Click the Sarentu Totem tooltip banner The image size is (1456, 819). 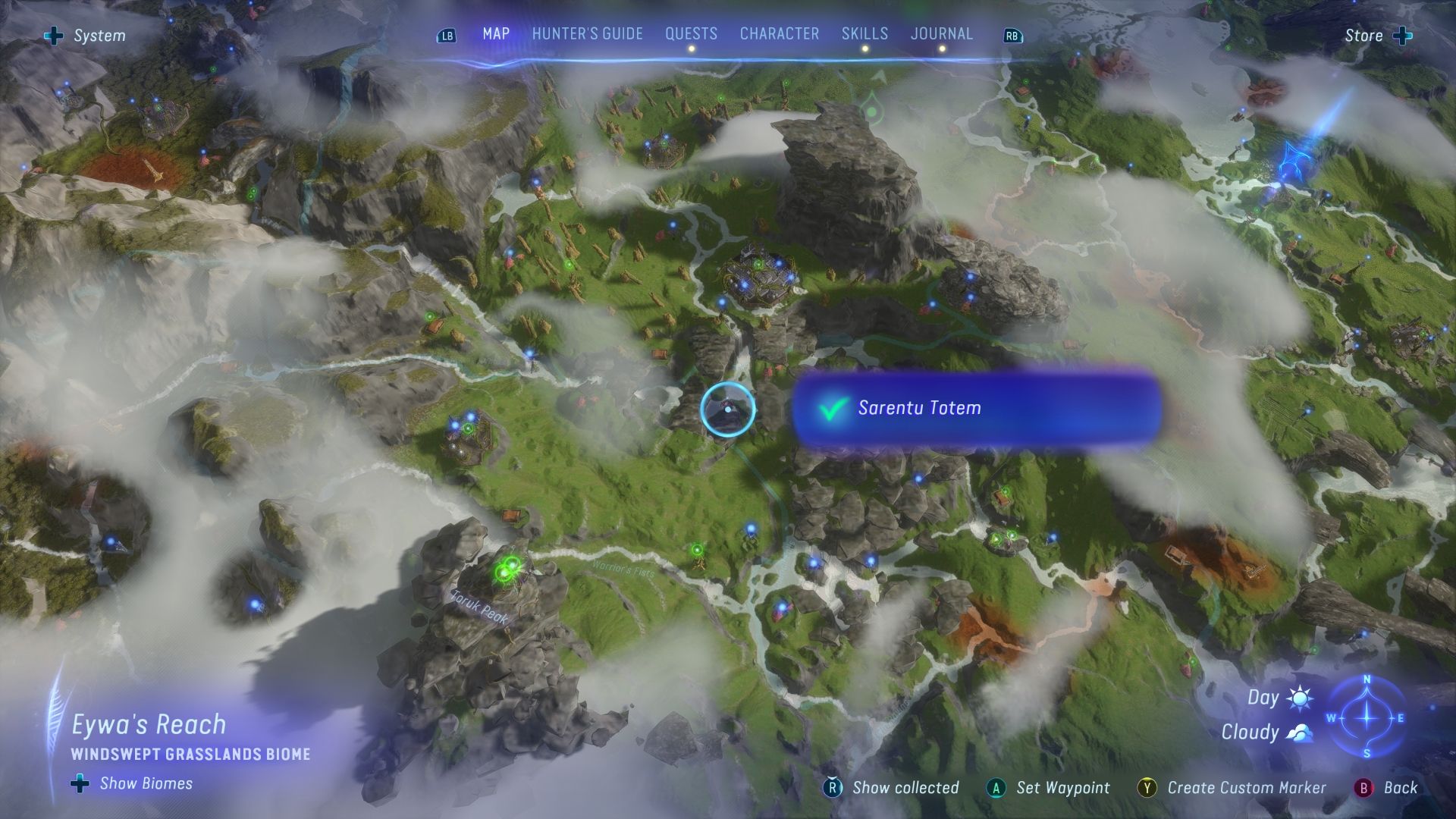[978, 408]
